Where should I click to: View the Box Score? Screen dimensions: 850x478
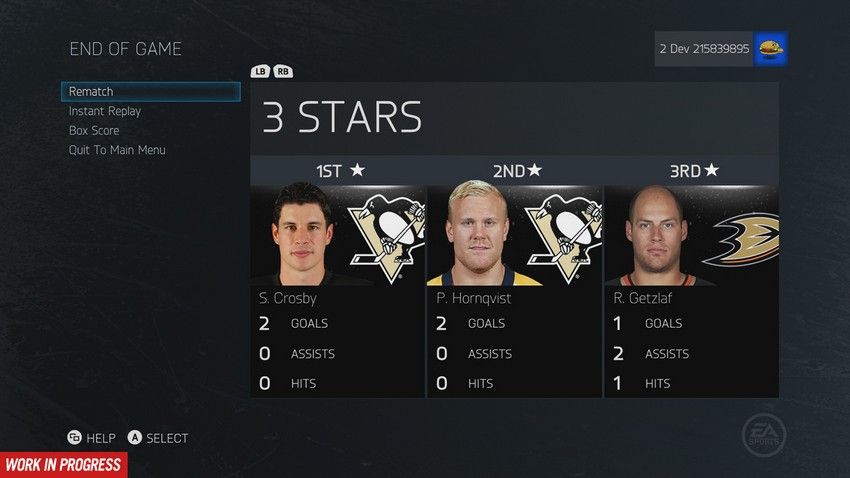pyautogui.click(x=94, y=131)
